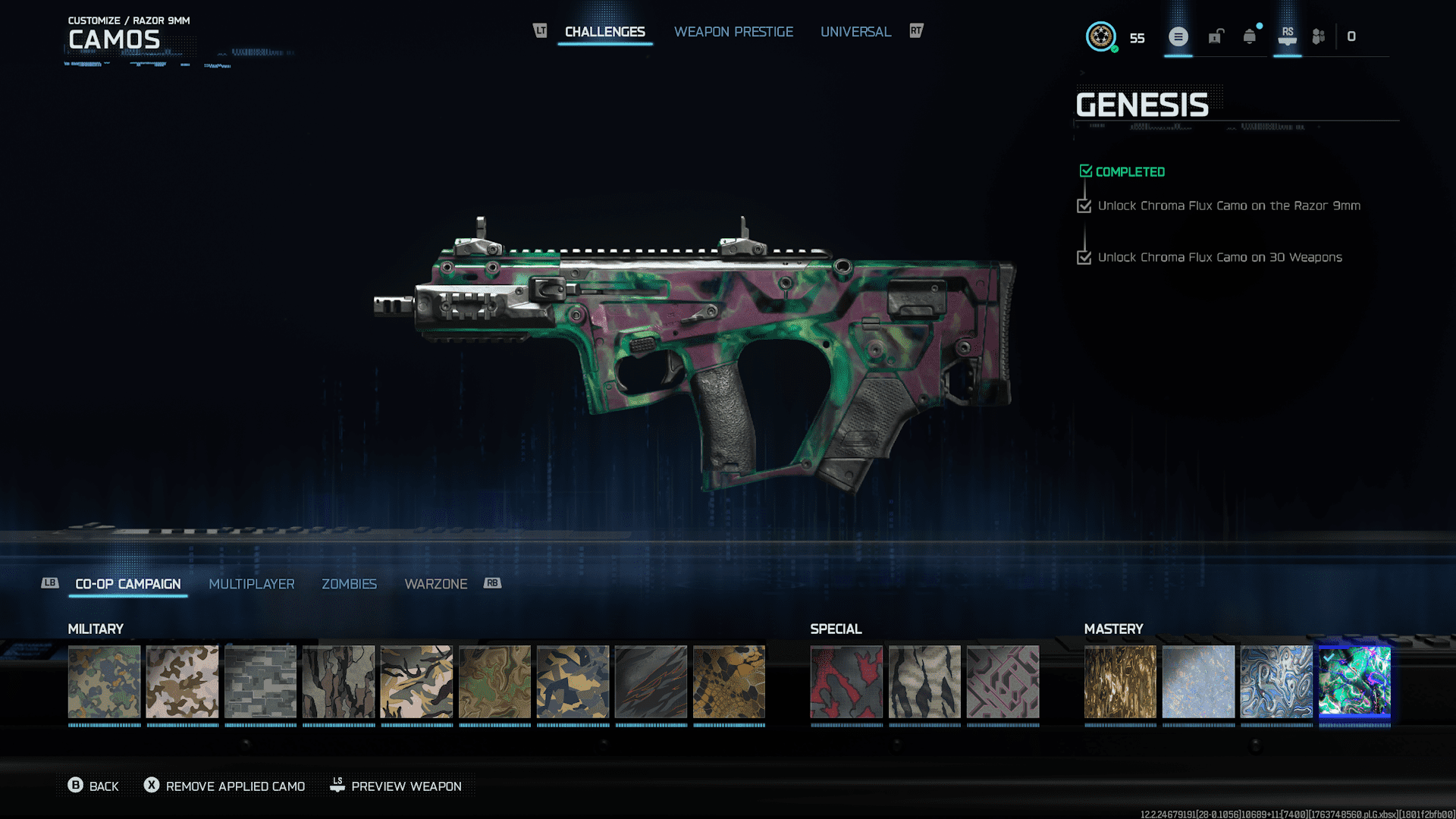Remove the applied camo

pyautogui.click(x=224, y=786)
